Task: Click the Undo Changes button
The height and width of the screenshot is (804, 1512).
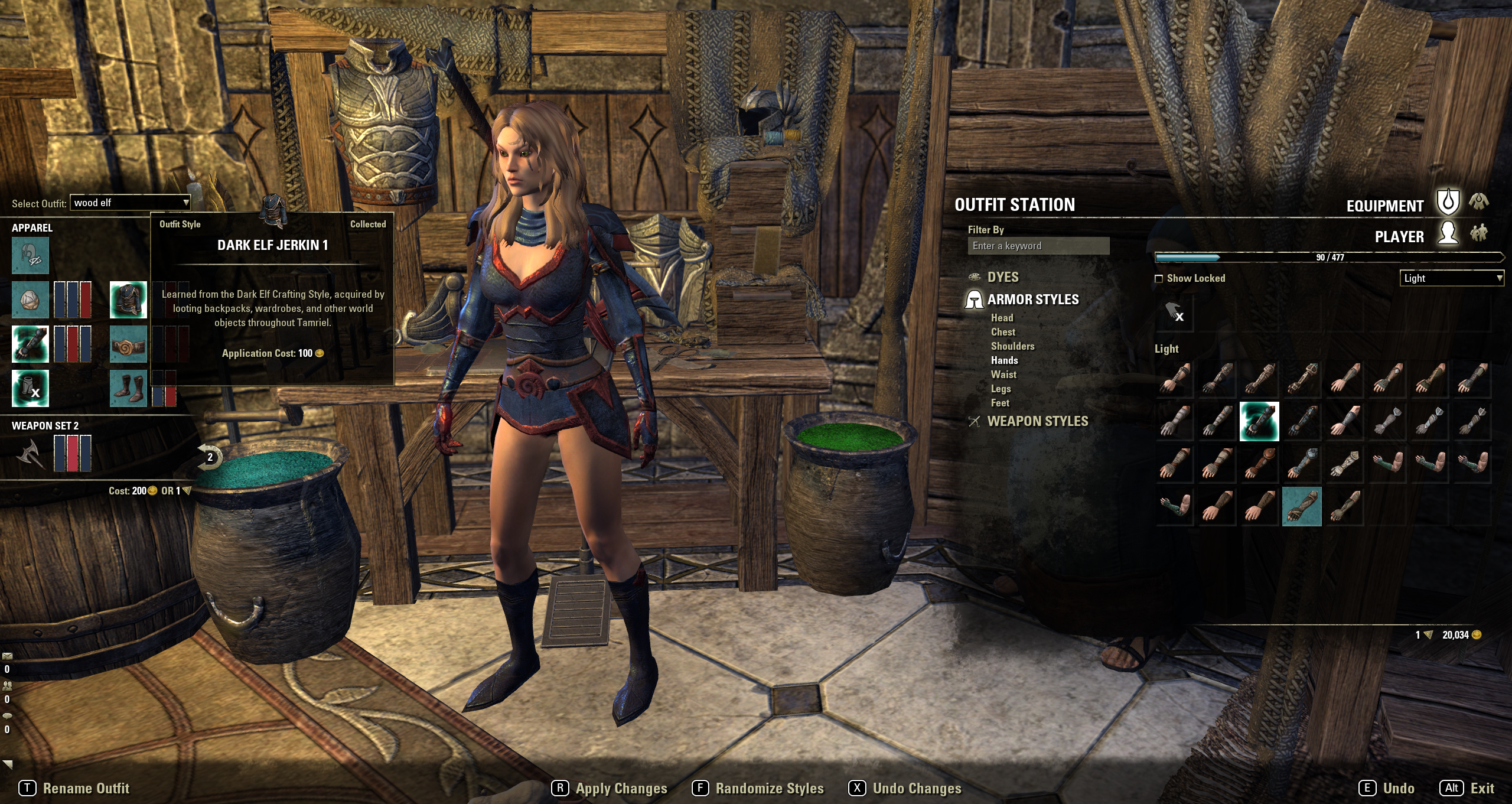Action: (x=917, y=789)
